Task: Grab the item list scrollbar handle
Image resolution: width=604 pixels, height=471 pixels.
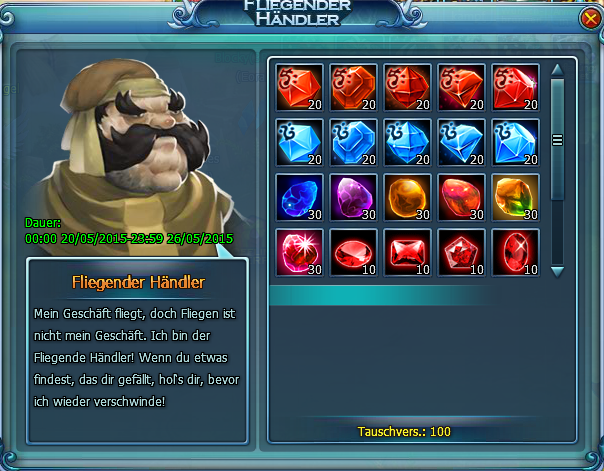Action: (x=558, y=140)
